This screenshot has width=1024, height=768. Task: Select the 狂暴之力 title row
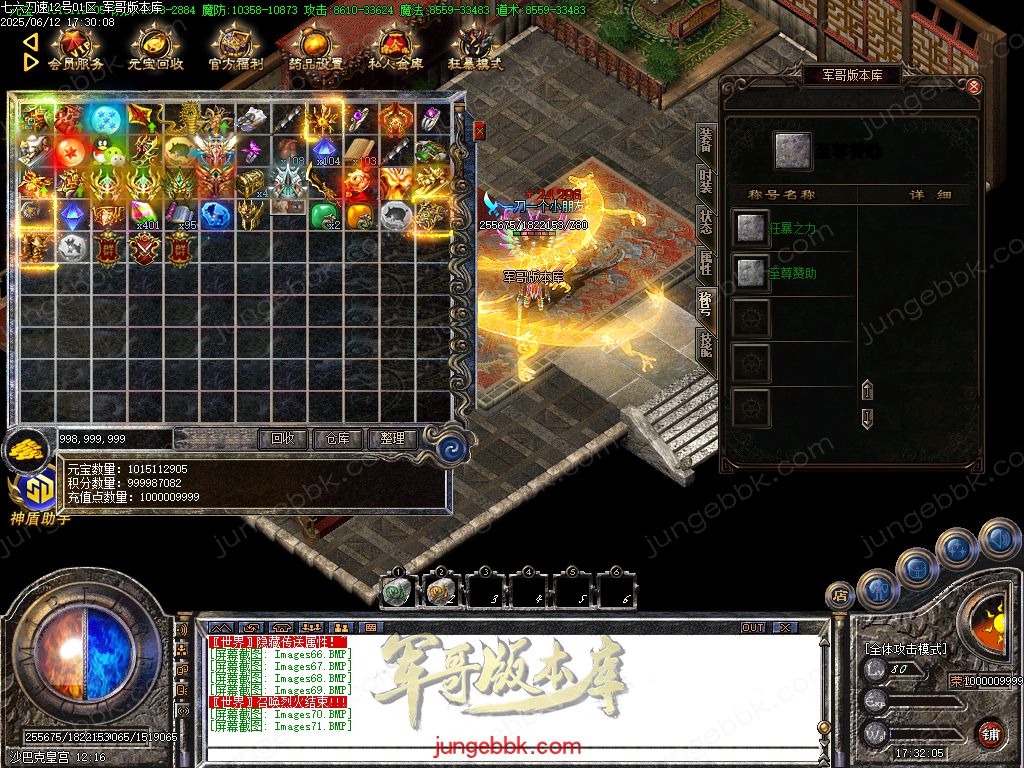pyautogui.click(x=790, y=229)
